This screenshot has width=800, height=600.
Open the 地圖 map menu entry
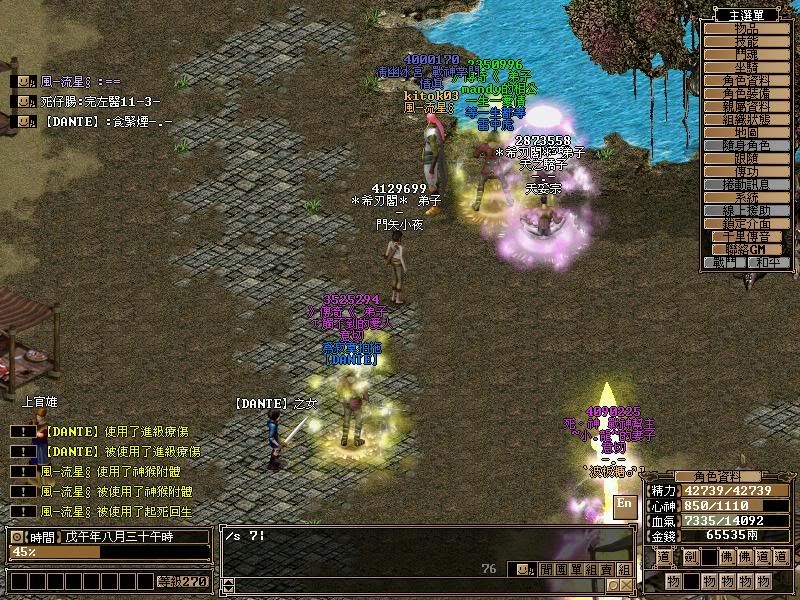tap(747, 132)
